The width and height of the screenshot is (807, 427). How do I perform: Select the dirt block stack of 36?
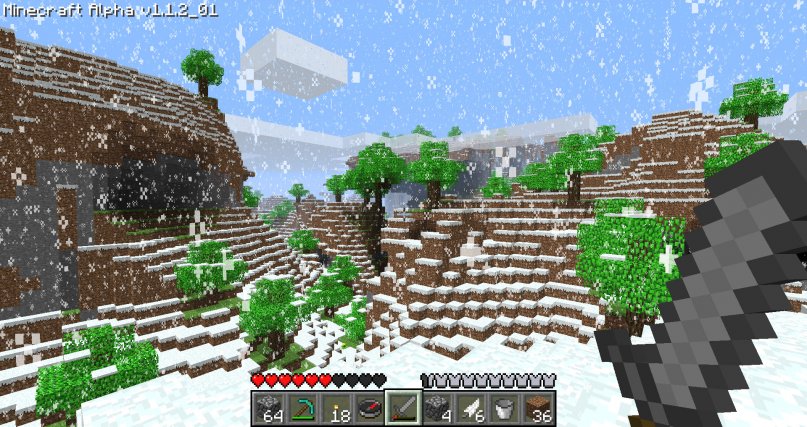pos(539,407)
